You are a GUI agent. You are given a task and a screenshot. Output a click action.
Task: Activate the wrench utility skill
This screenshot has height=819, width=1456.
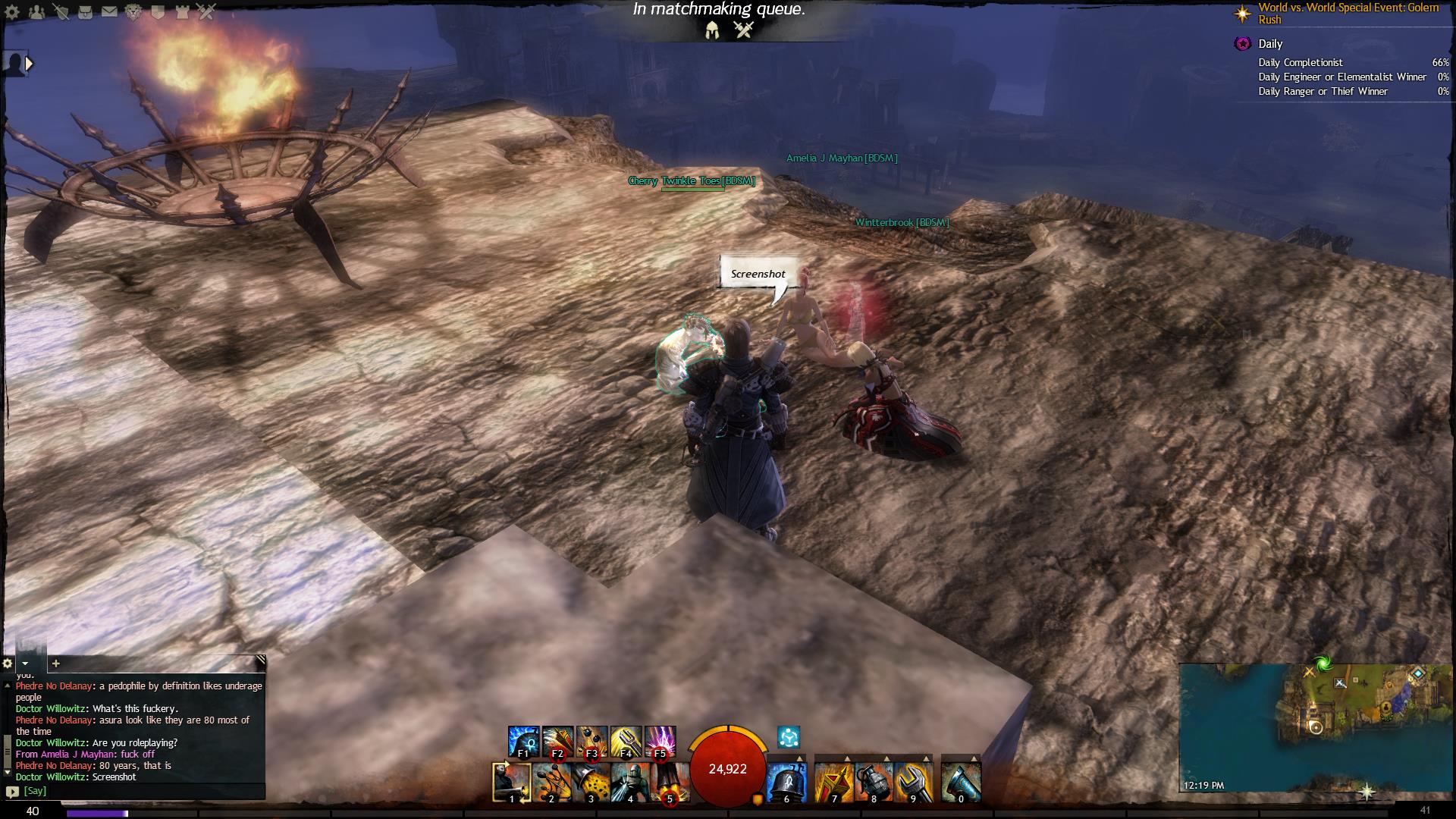[x=912, y=782]
